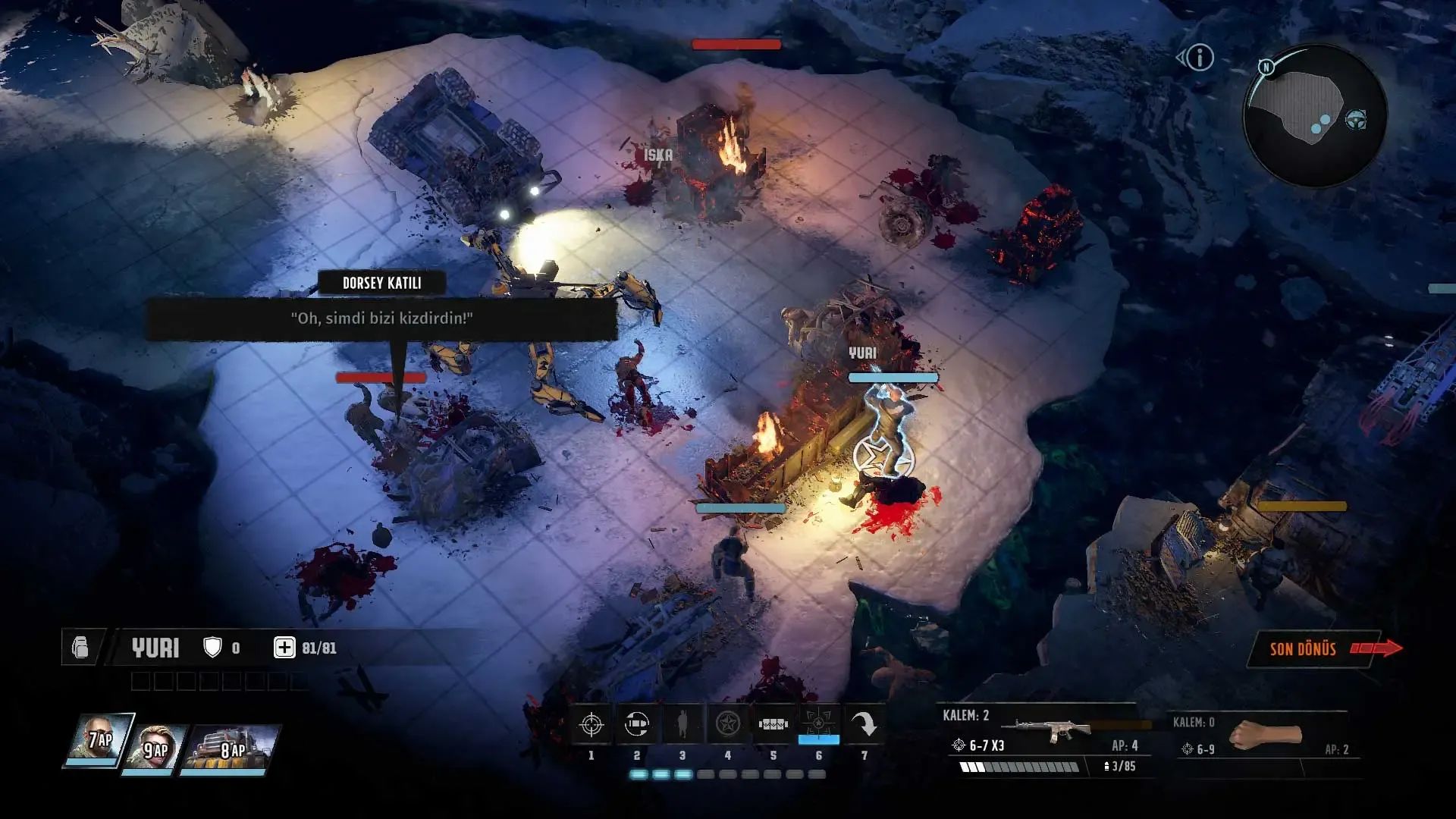Screen dimensions: 1456x819
Task: Select the reload ammo action
Action: point(637,725)
